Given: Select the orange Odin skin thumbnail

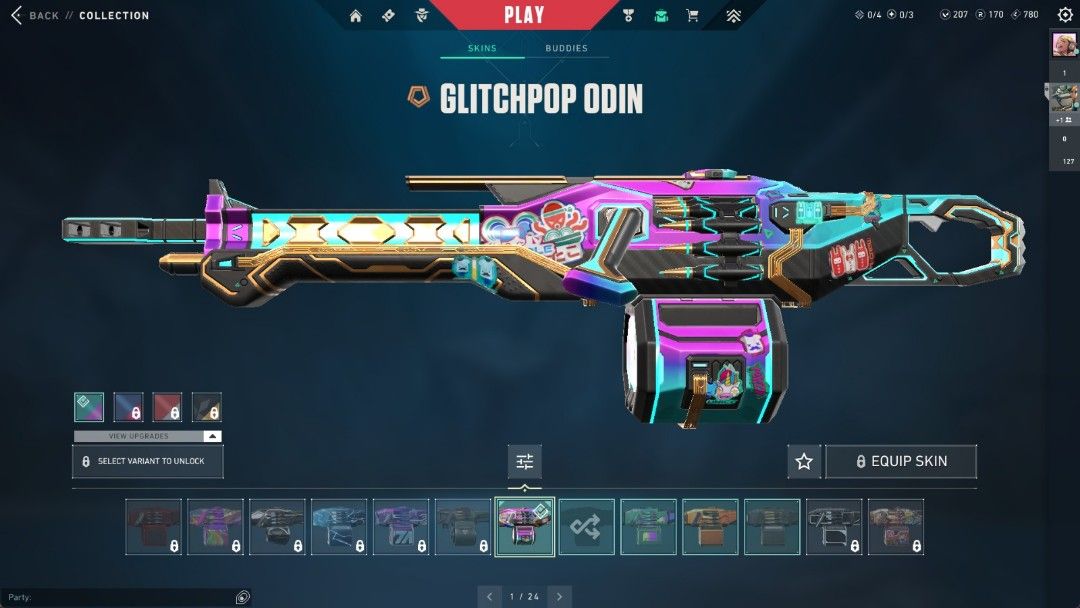Looking at the screenshot, I should (x=710, y=527).
